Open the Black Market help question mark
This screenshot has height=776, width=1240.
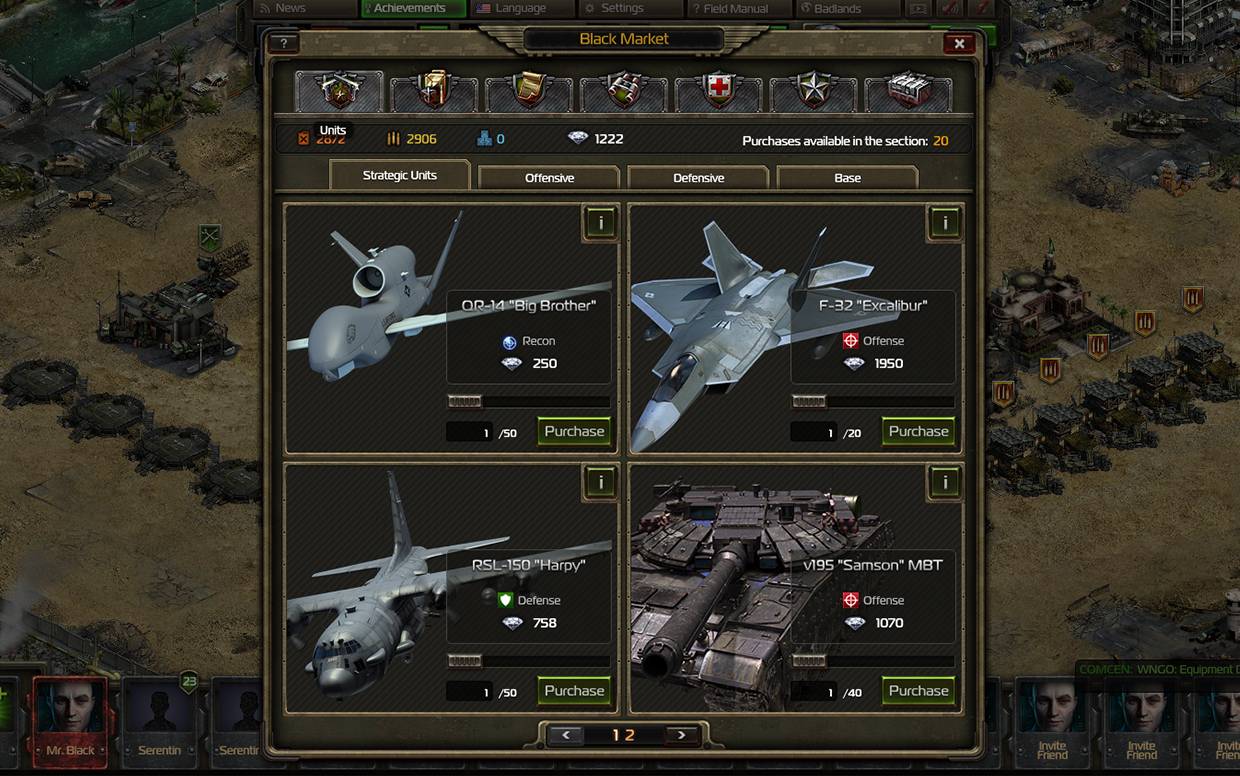coord(284,44)
